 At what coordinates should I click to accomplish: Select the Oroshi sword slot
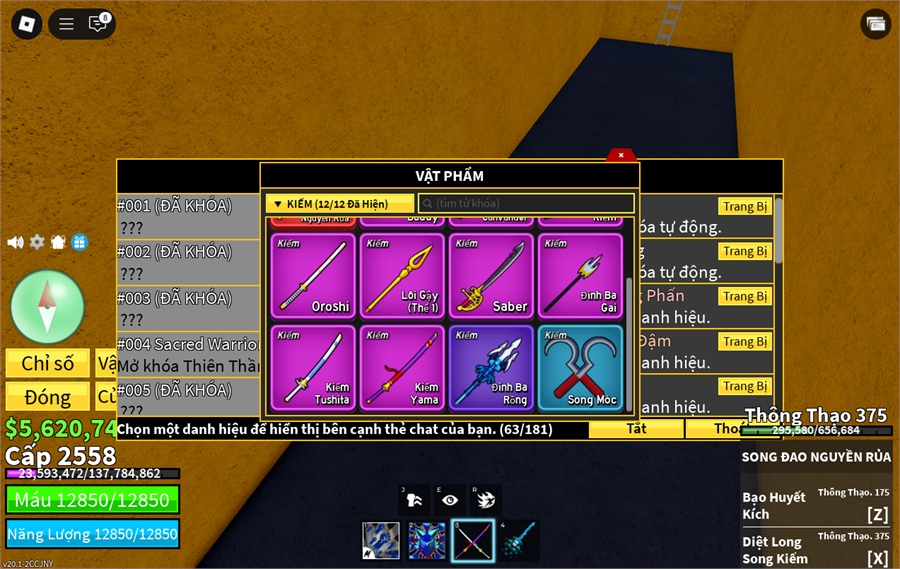click(x=312, y=275)
